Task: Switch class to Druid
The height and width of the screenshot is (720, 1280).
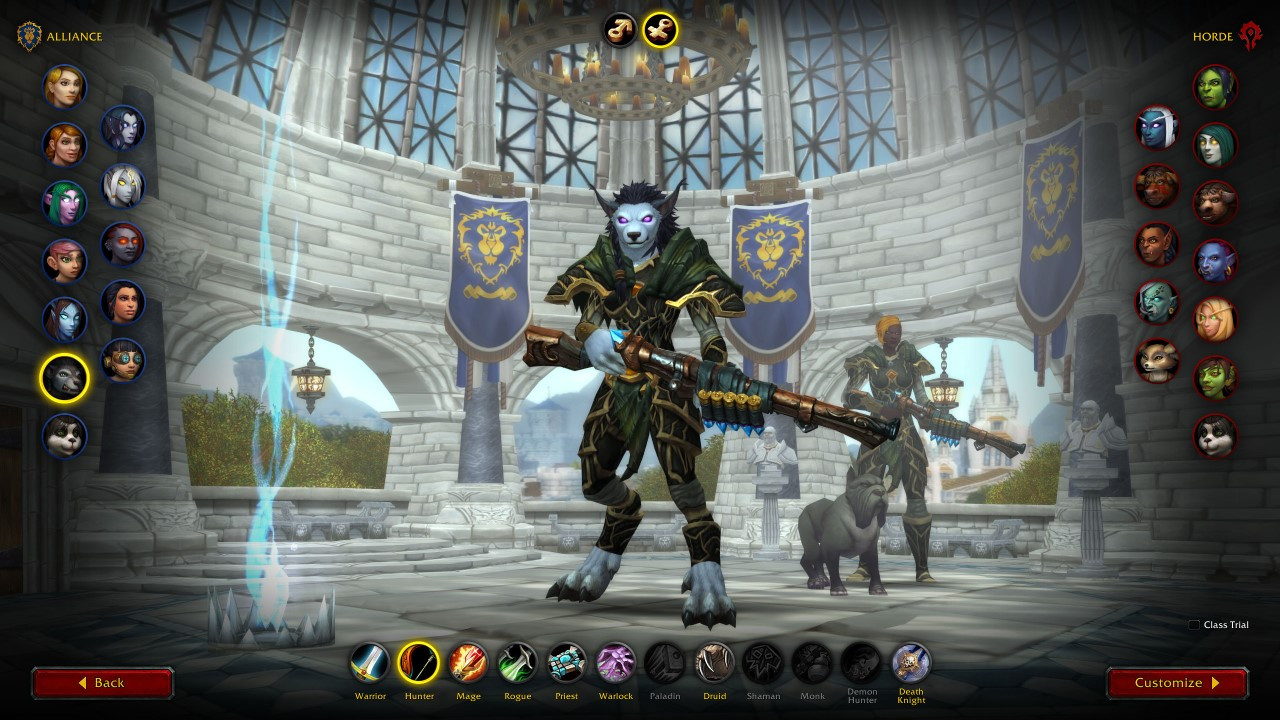Action: [714, 663]
